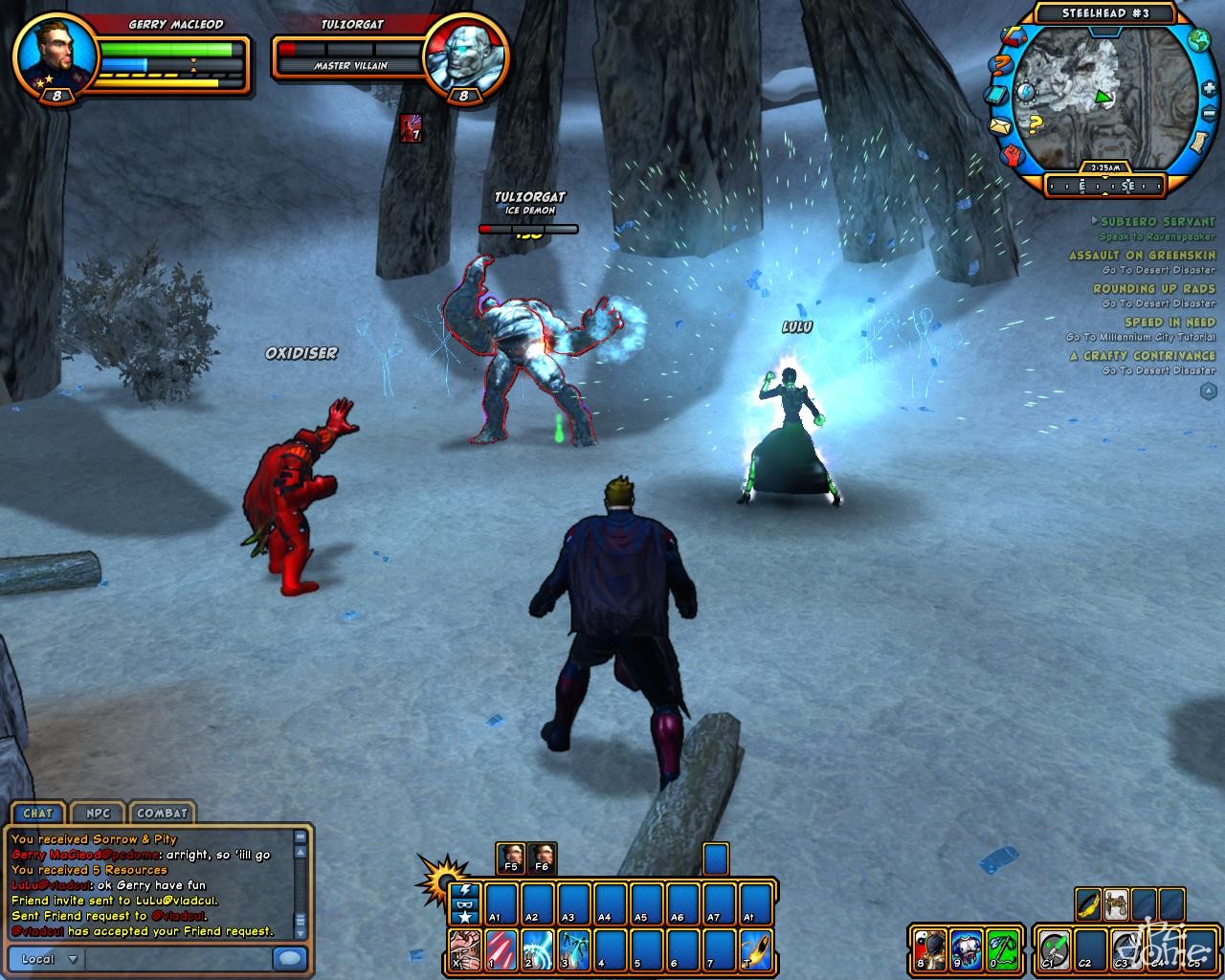The width and height of the screenshot is (1225, 980).
Task: Activate the green grappling hook item in slot 0
Action: (1002, 949)
